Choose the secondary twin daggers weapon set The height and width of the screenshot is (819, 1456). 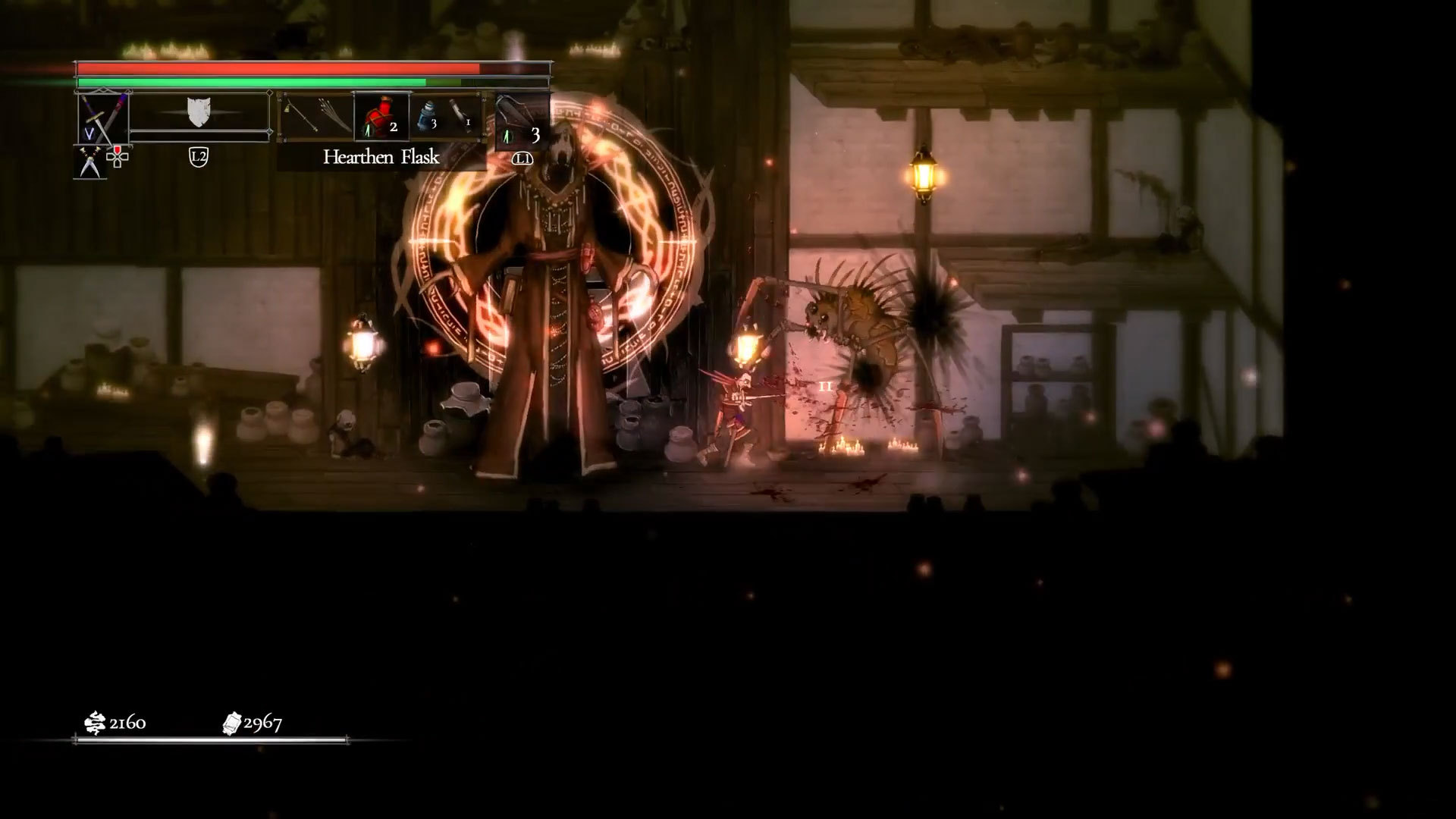click(89, 162)
